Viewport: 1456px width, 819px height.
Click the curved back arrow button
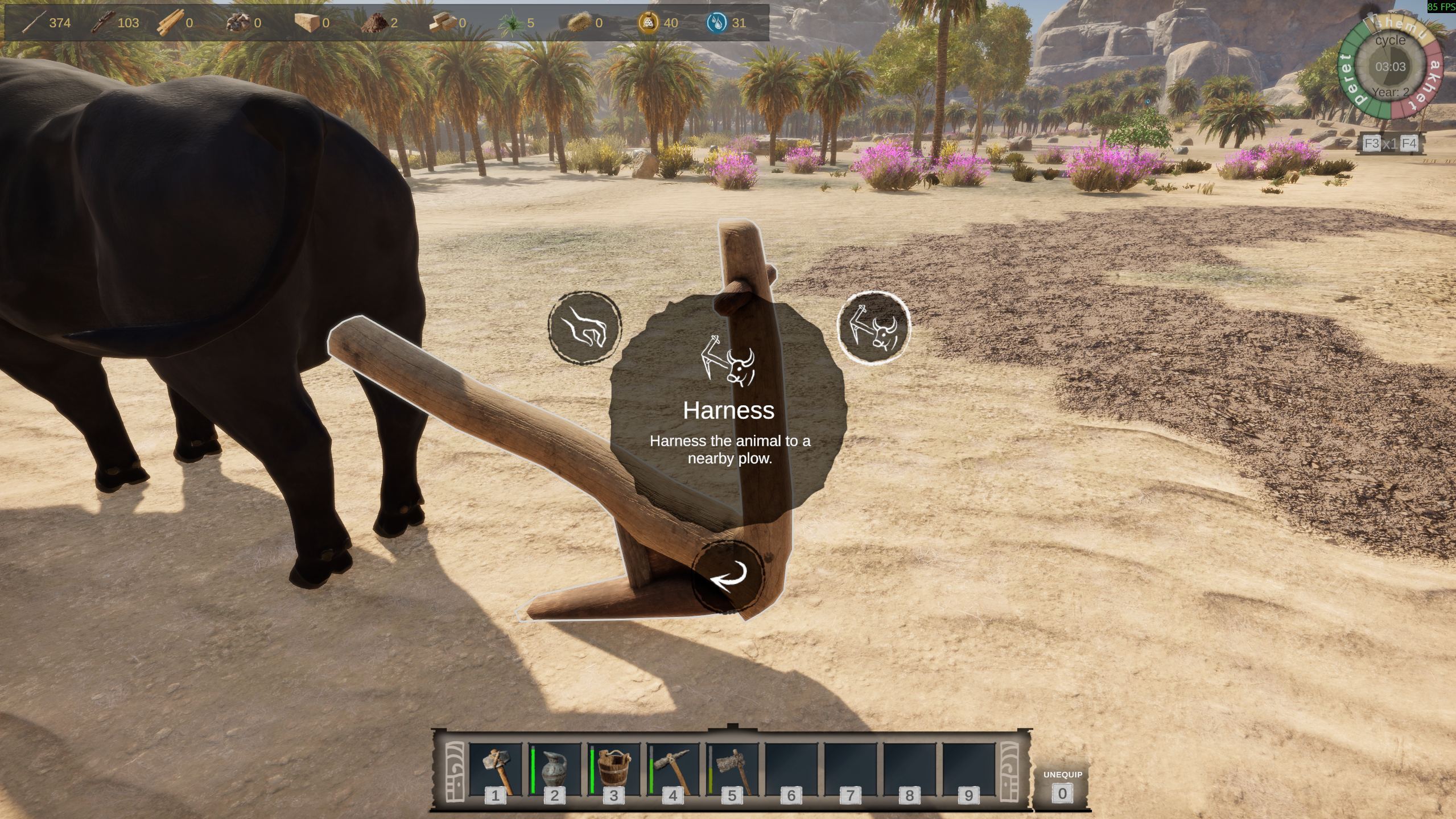(x=728, y=577)
